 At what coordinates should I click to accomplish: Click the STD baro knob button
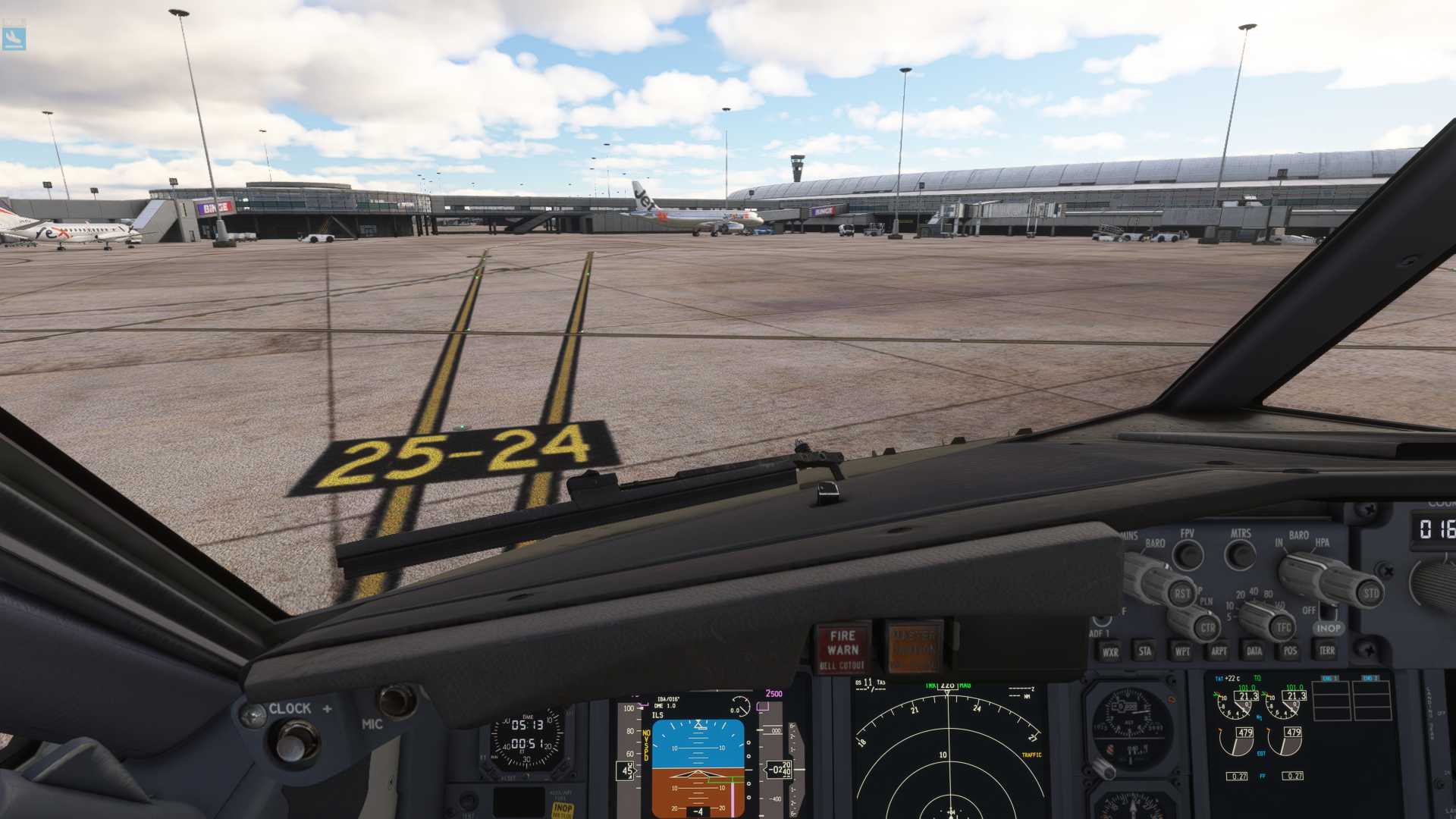pos(1370,594)
